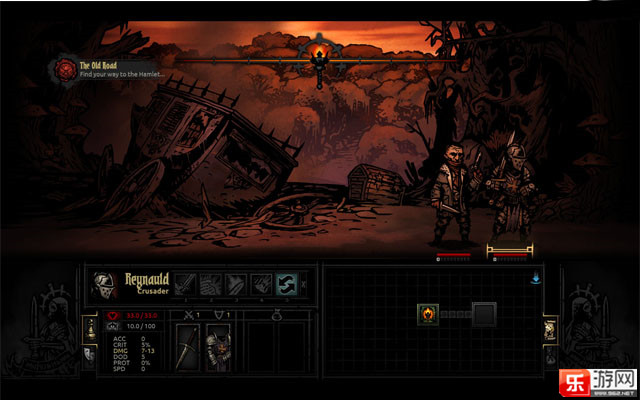Choose the third combat skill icon
The image size is (640, 400).
pyautogui.click(x=235, y=284)
